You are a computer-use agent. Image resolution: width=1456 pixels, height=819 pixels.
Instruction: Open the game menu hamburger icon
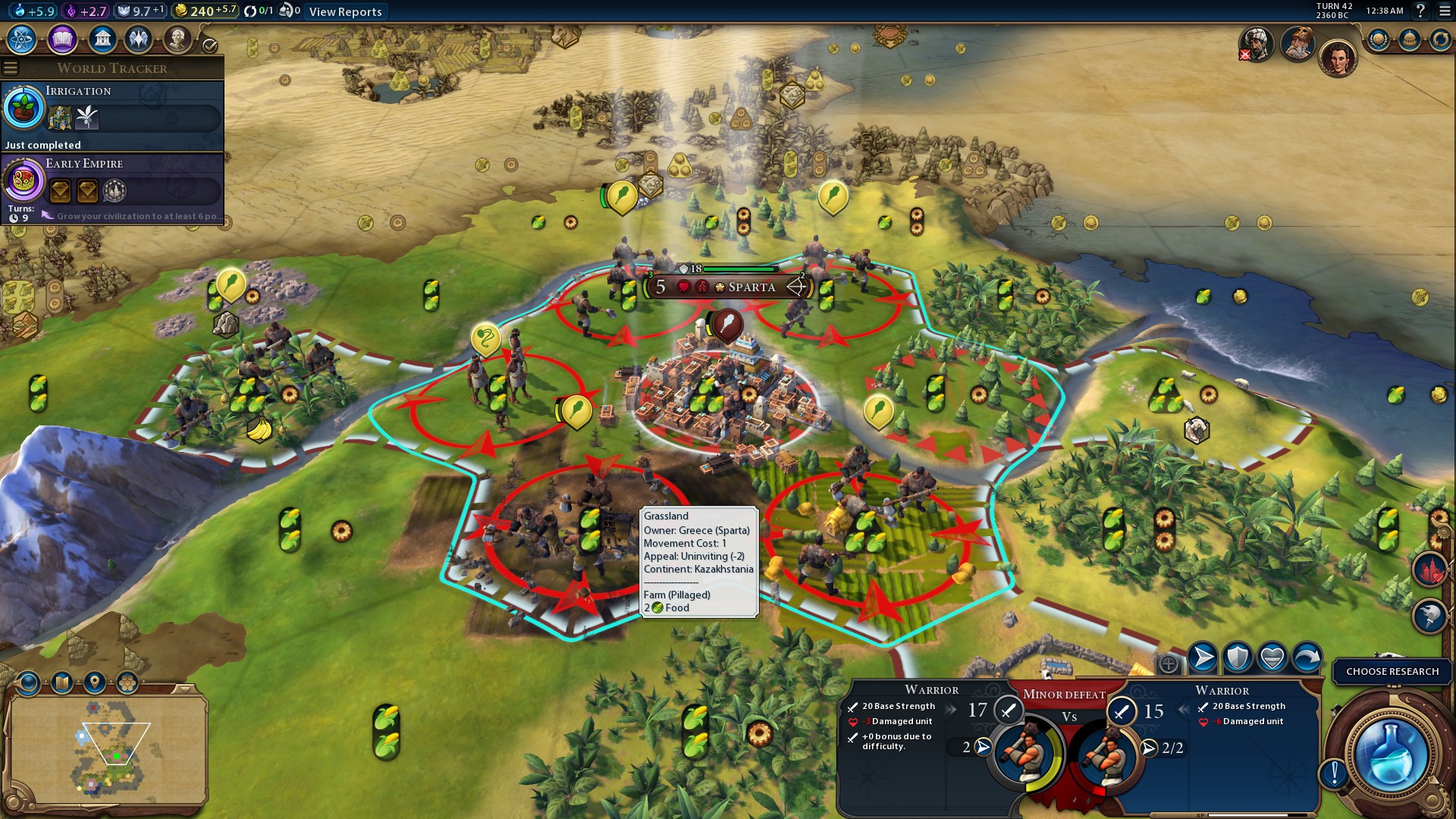(x=1445, y=11)
